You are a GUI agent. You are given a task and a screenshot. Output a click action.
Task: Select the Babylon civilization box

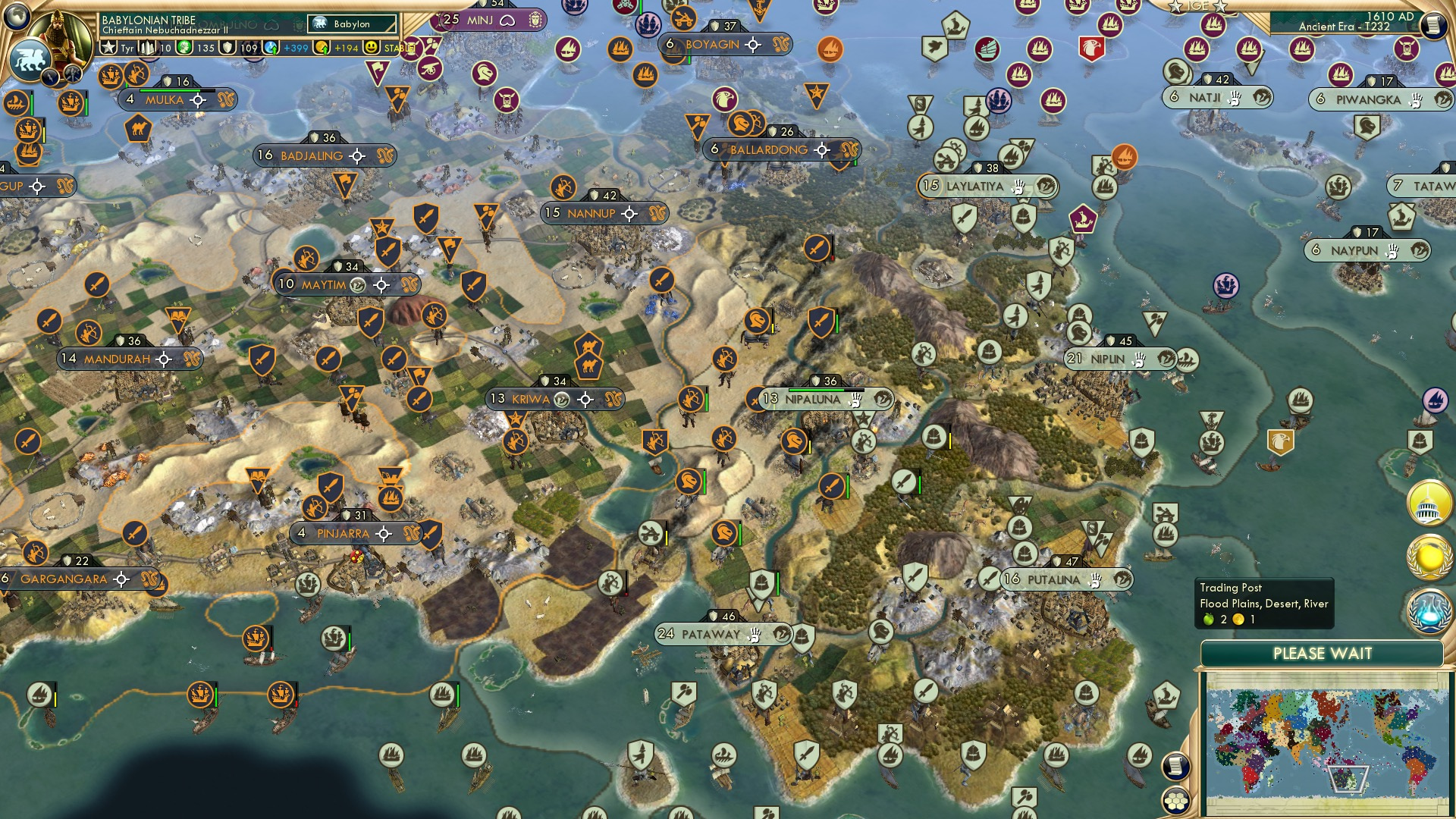352,24
